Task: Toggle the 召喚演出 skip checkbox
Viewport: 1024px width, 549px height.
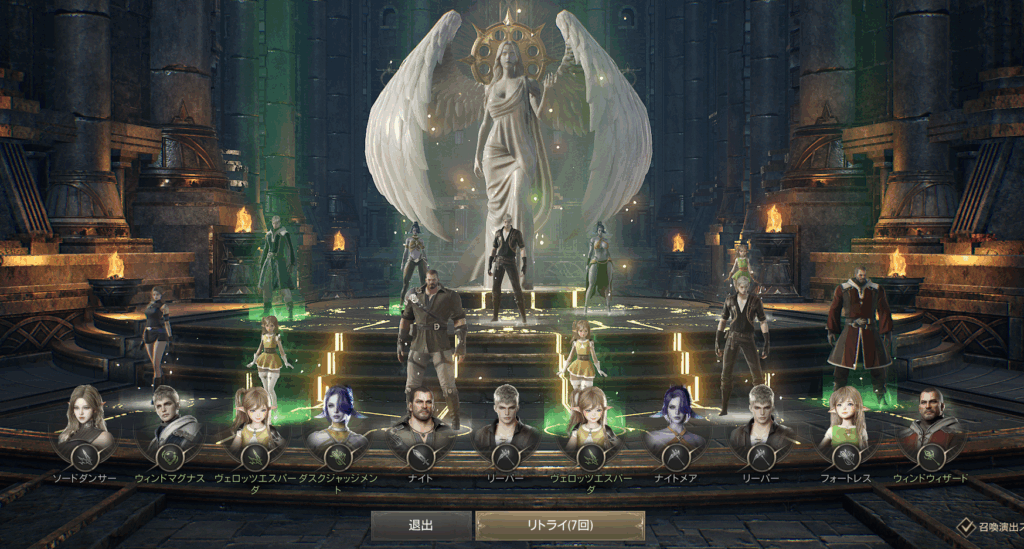Action: click(x=965, y=525)
